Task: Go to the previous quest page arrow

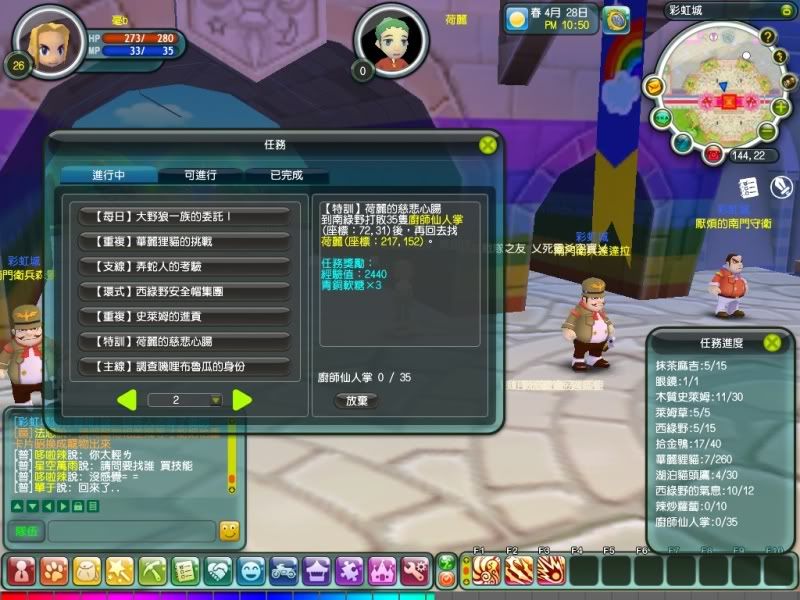Action: tap(127, 400)
